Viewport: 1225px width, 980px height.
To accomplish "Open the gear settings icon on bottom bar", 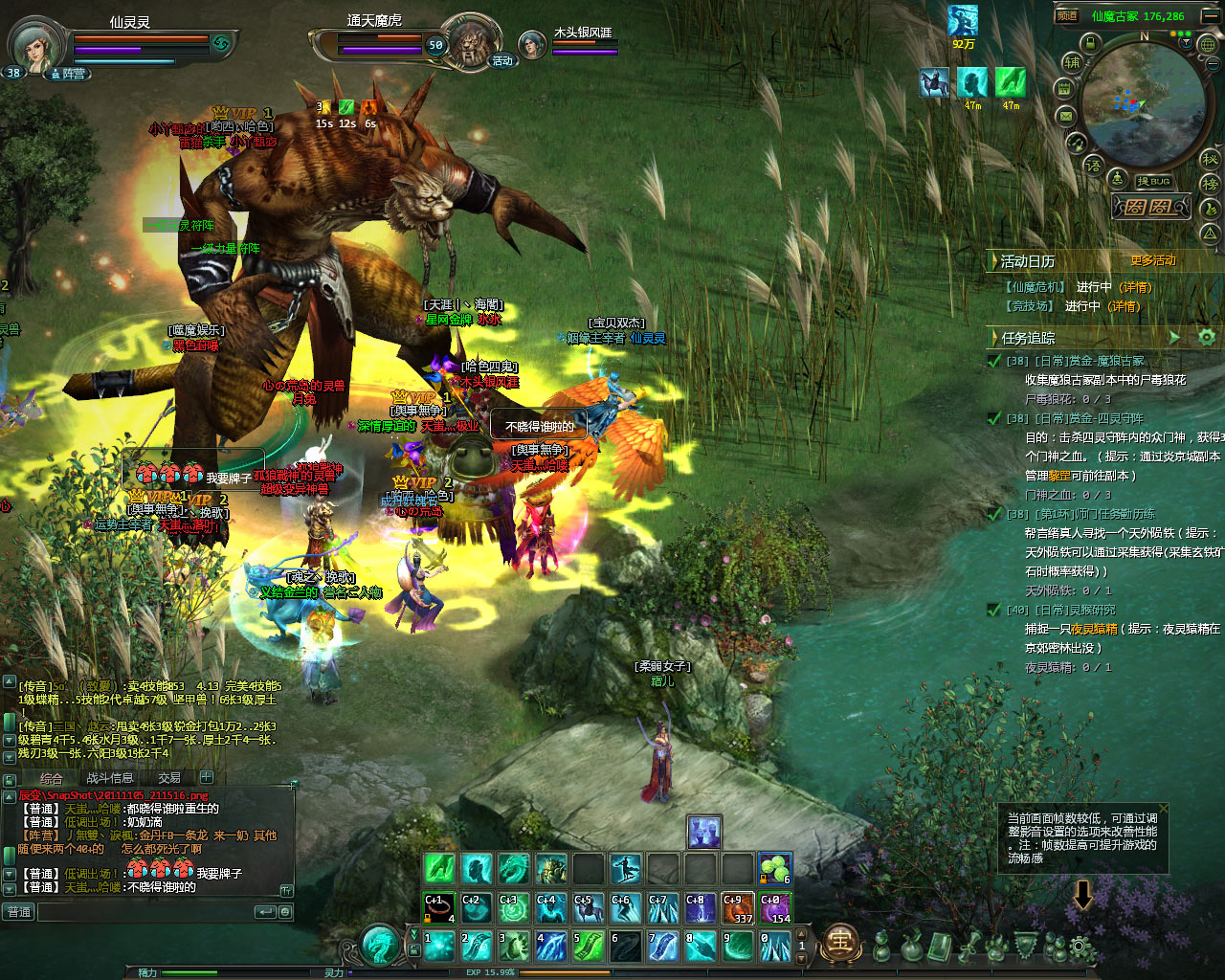I will [1080, 947].
